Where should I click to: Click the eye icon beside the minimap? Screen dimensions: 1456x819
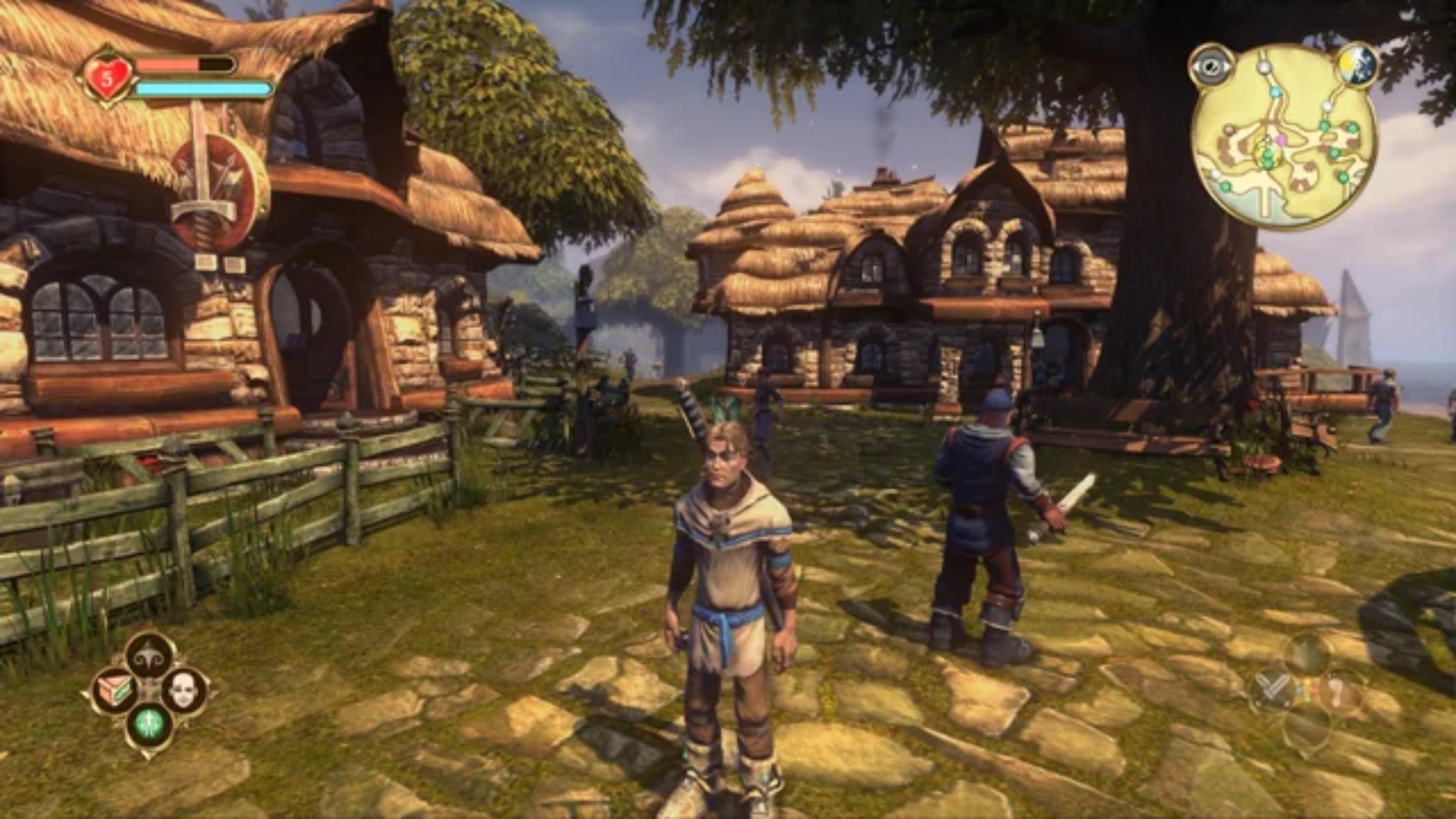click(x=1210, y=66)
